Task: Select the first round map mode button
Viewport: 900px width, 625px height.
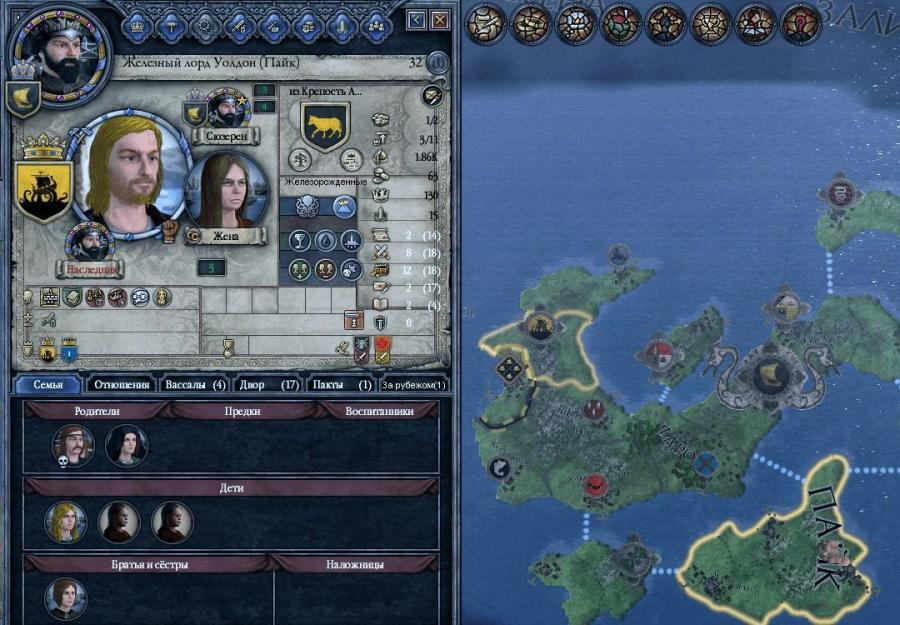Action: (x=485, y=23)
